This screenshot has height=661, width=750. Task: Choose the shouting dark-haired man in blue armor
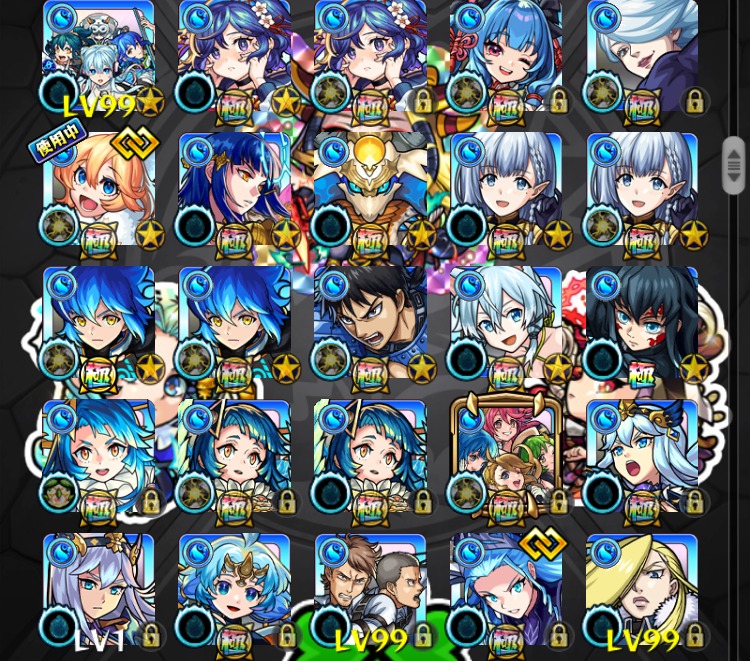click(x=370, y=323)
